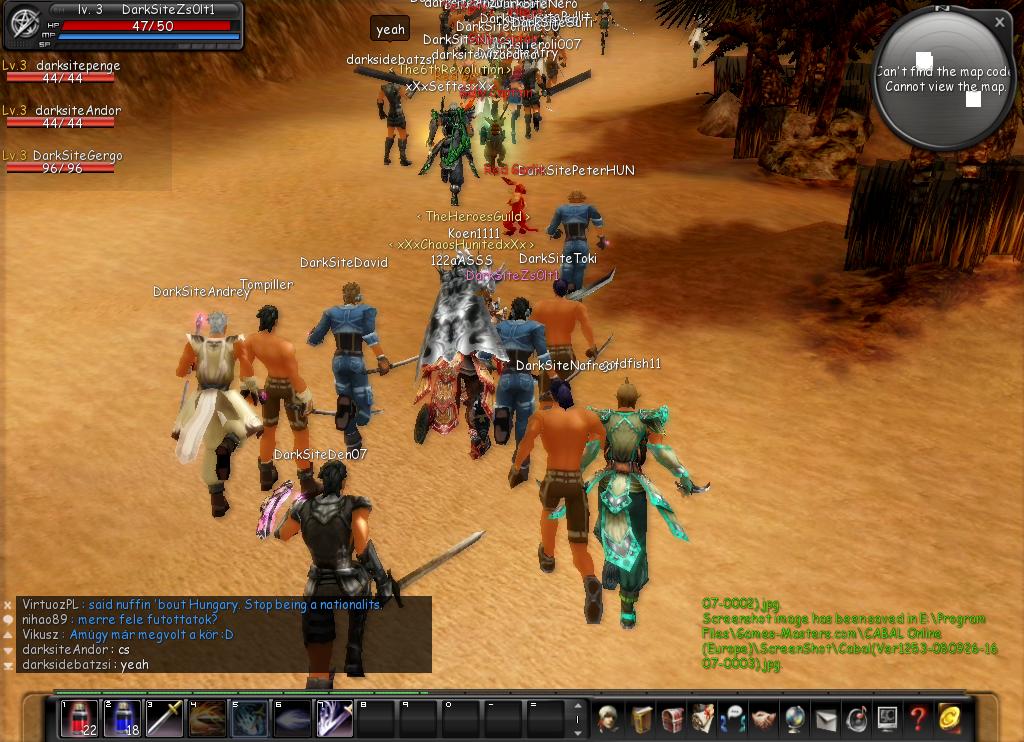Open the mail envelope icon
1024x742 pixels.
826,719
